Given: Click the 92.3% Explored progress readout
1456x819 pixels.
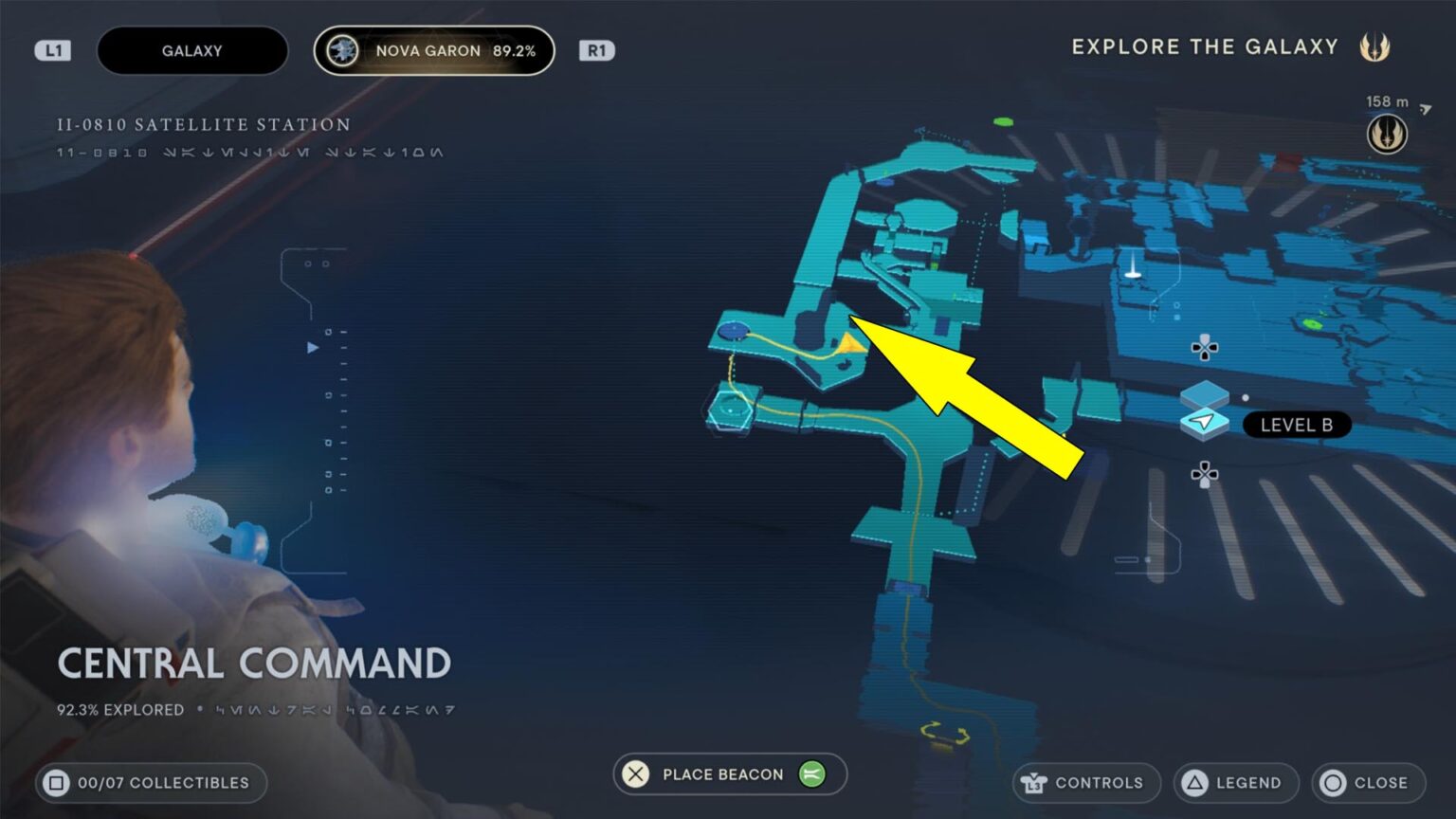Looking at the screenshot, I should click(119, 709).
